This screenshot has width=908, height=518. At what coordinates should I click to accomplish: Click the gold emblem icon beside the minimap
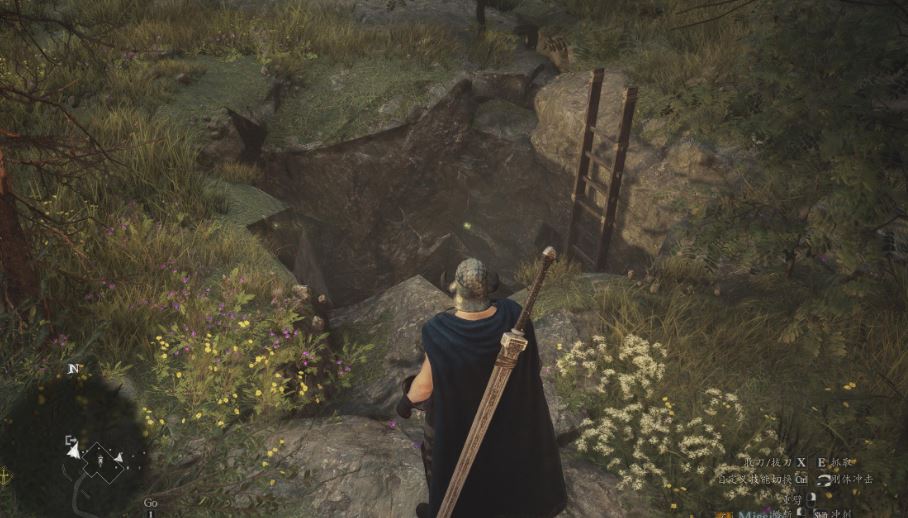5,473
